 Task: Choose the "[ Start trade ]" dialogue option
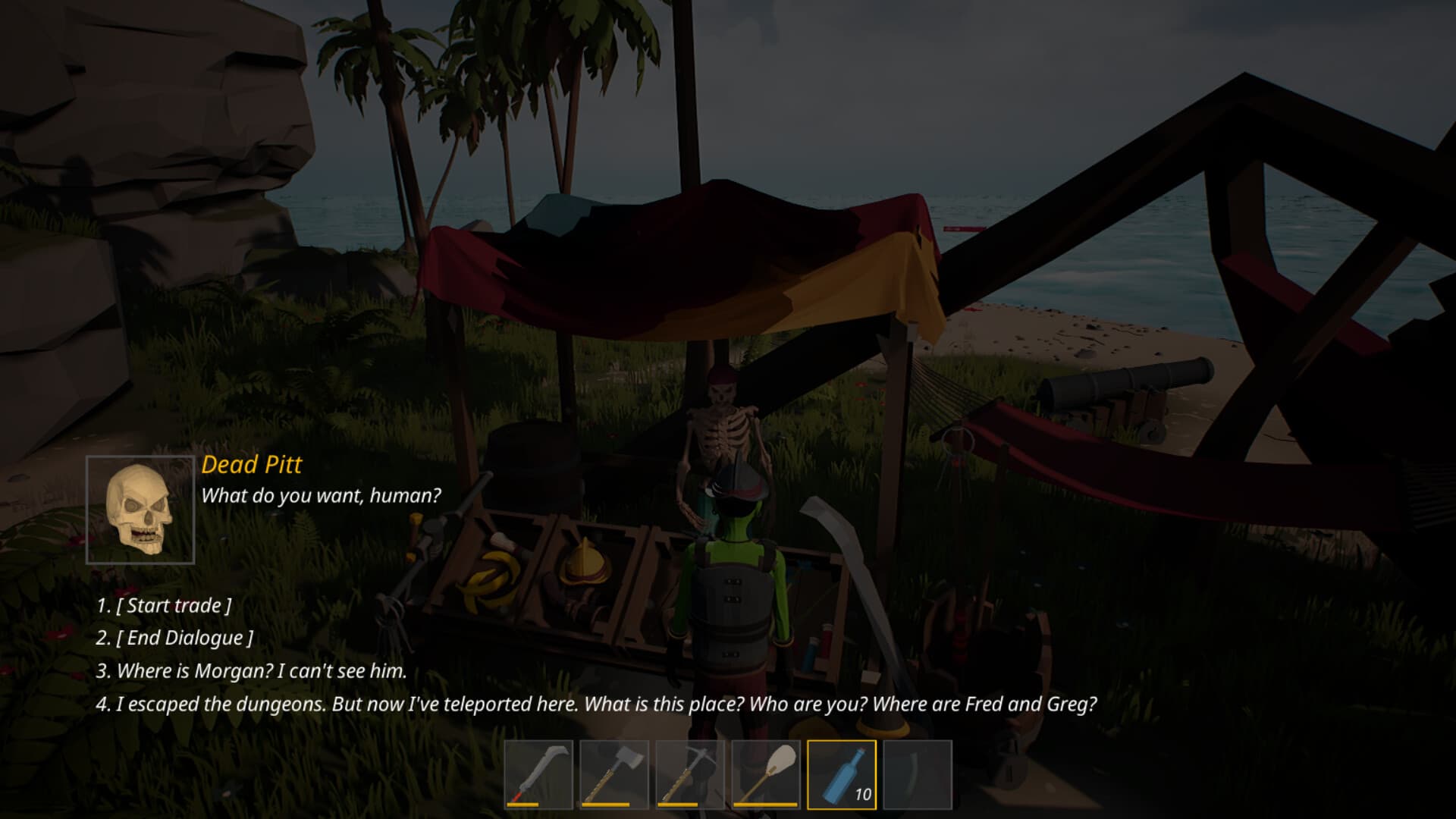pyautogui.click(x=166, y=605)
